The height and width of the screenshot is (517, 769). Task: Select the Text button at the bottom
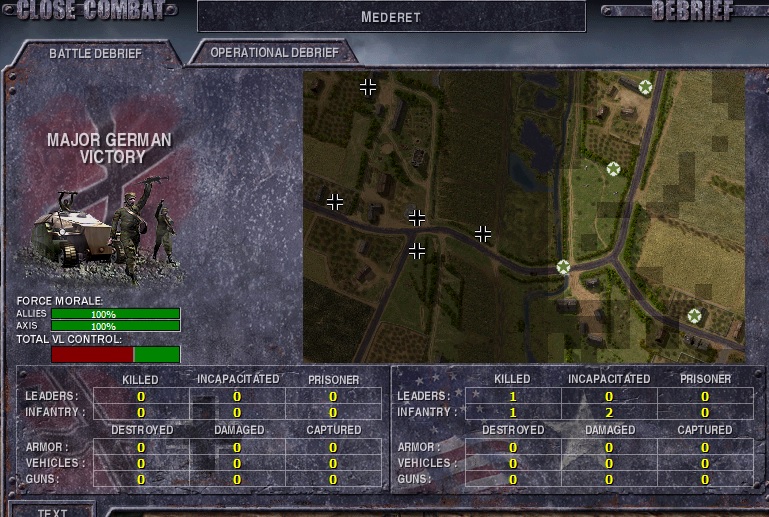click(52, 511)
